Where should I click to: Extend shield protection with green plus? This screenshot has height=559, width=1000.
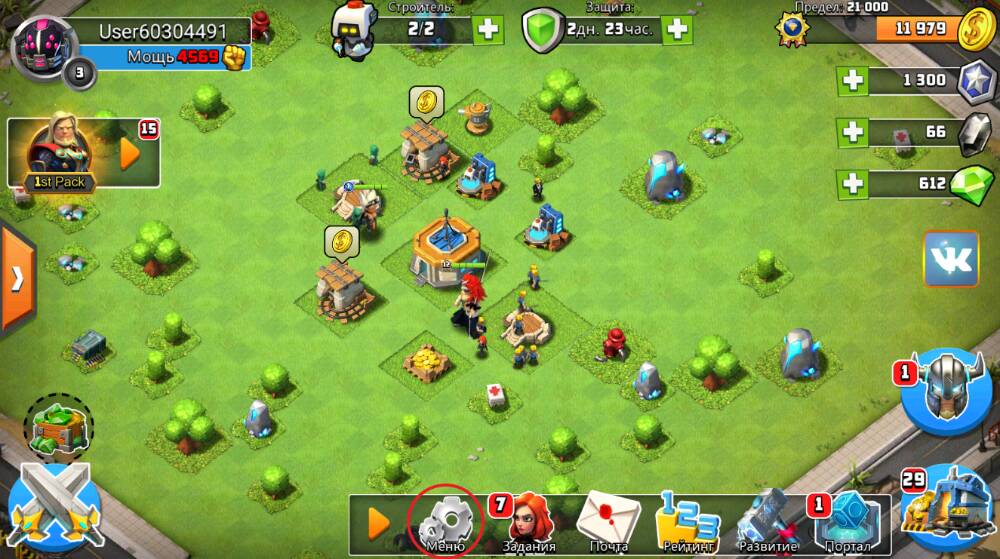(677, 29)
